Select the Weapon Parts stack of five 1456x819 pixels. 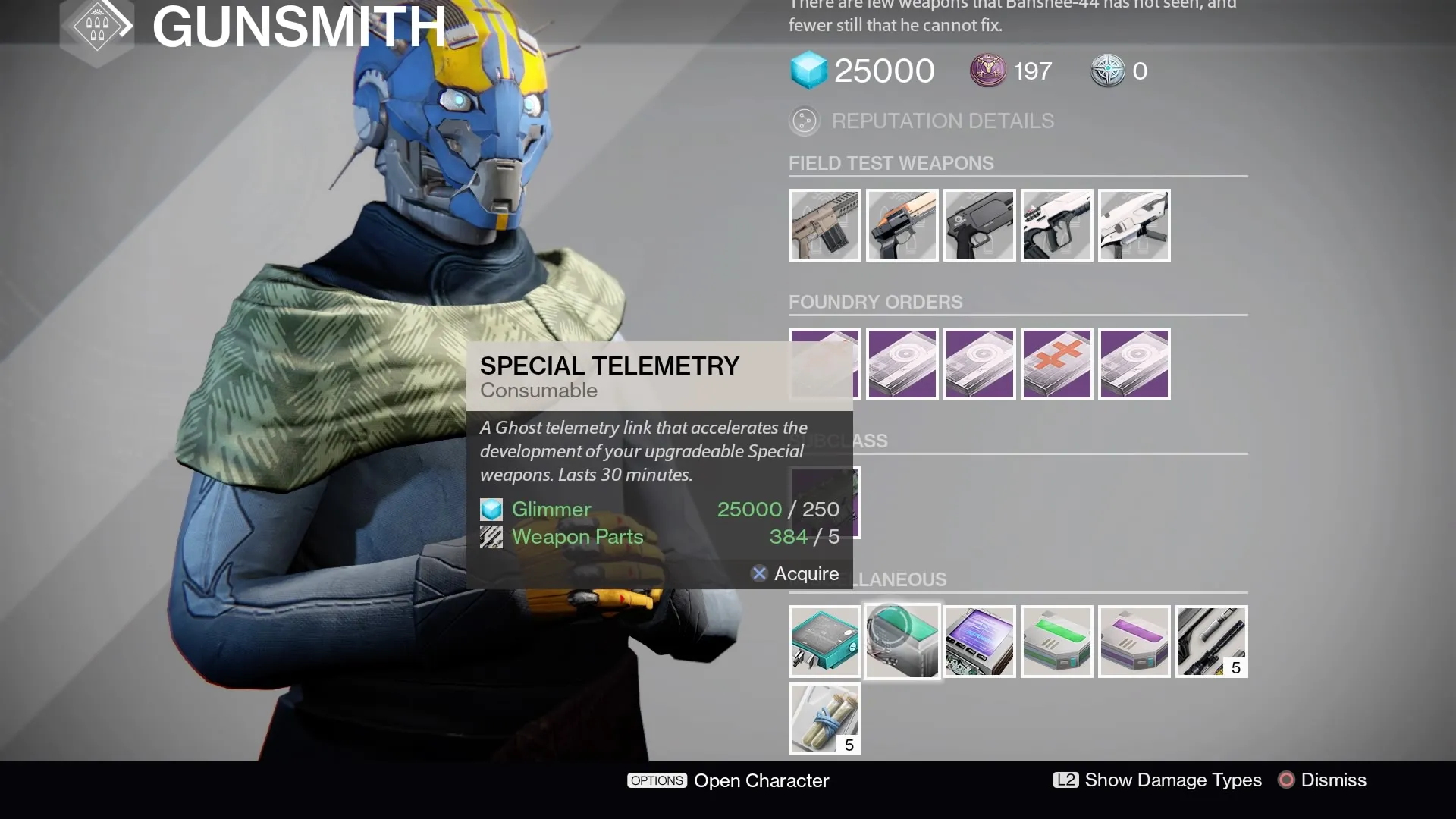[x=1211, y=641]
